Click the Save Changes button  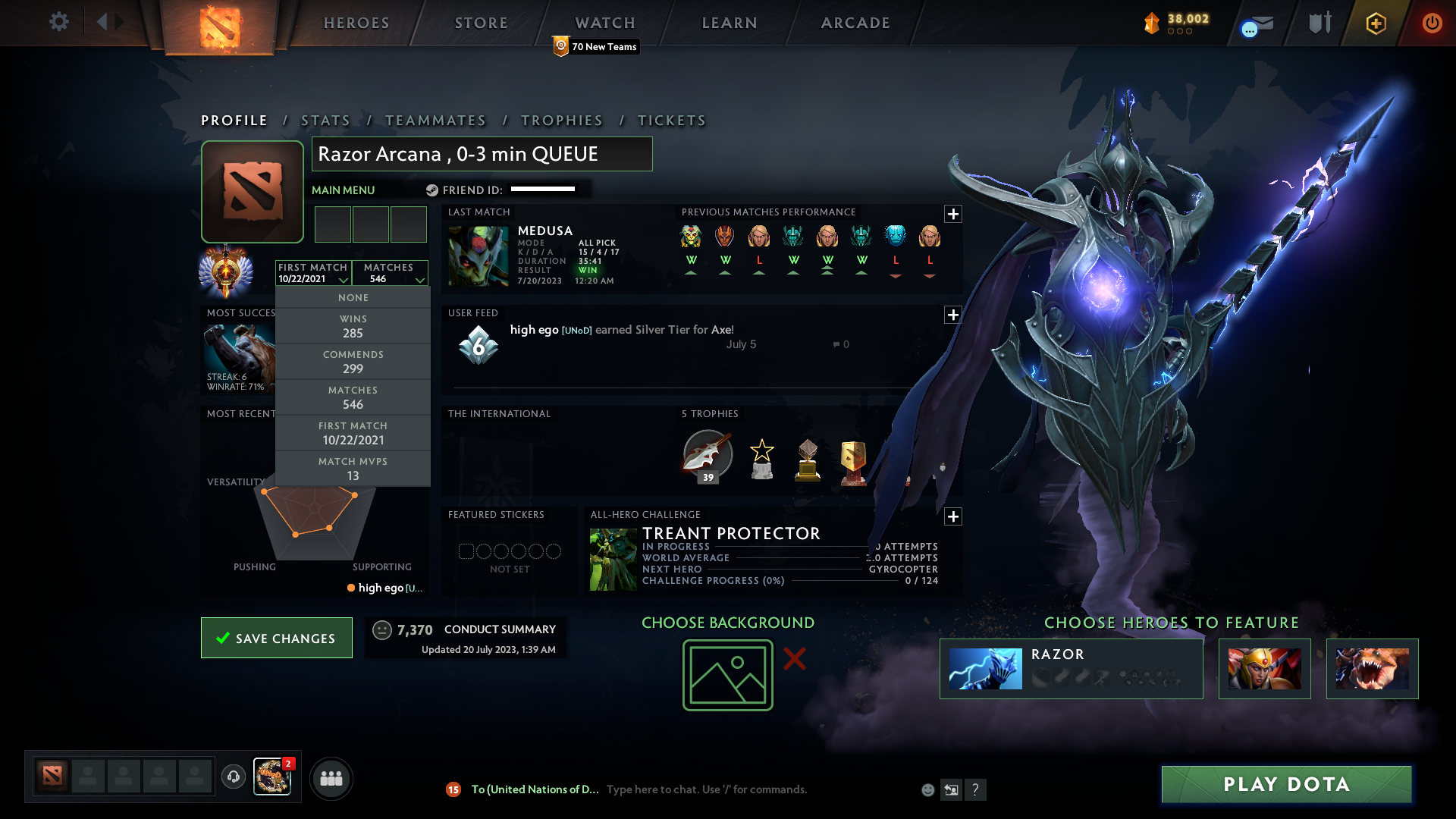(x=276, y=638)
